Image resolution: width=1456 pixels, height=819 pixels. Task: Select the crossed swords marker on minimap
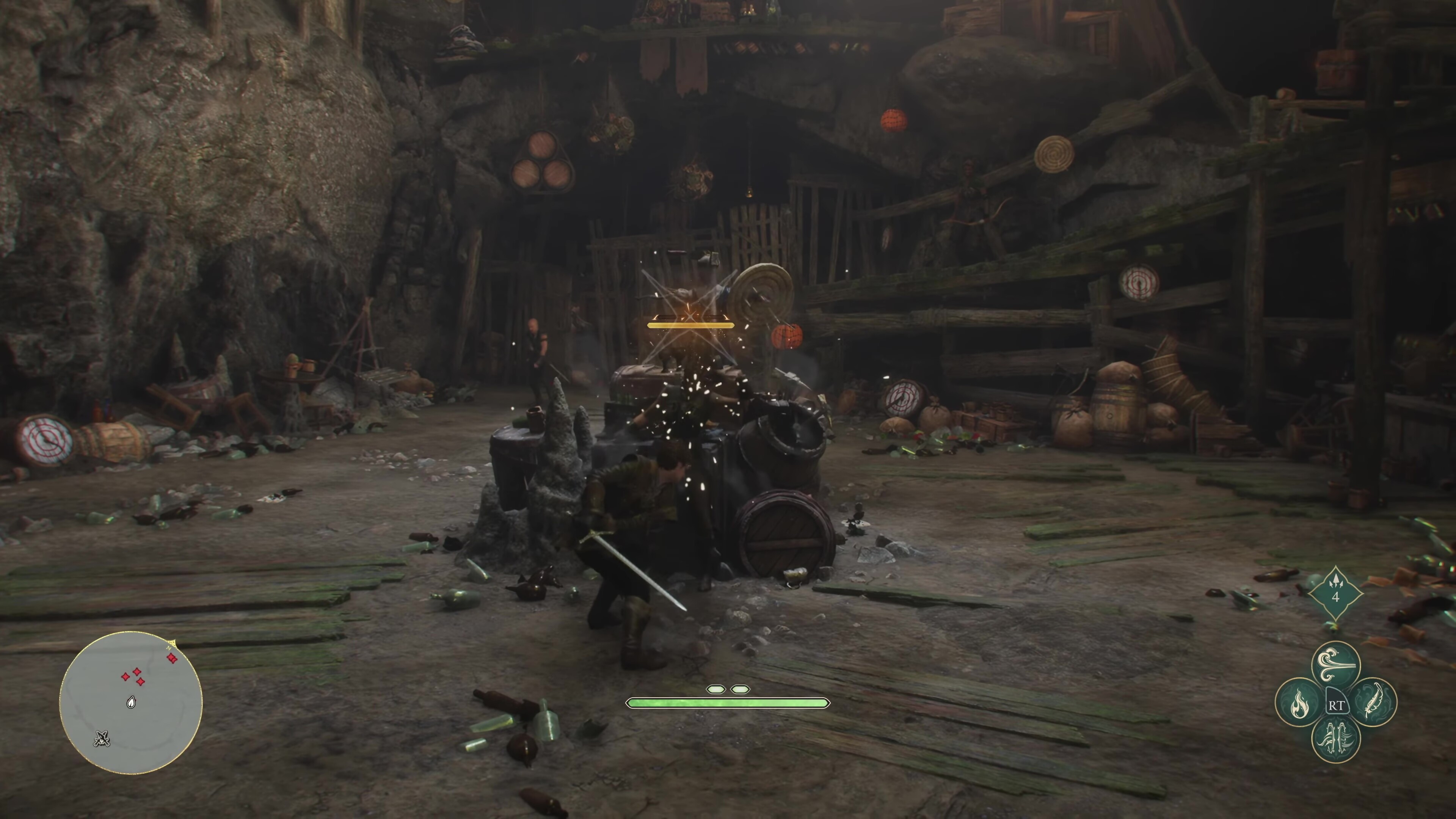(x=102, y=738)
